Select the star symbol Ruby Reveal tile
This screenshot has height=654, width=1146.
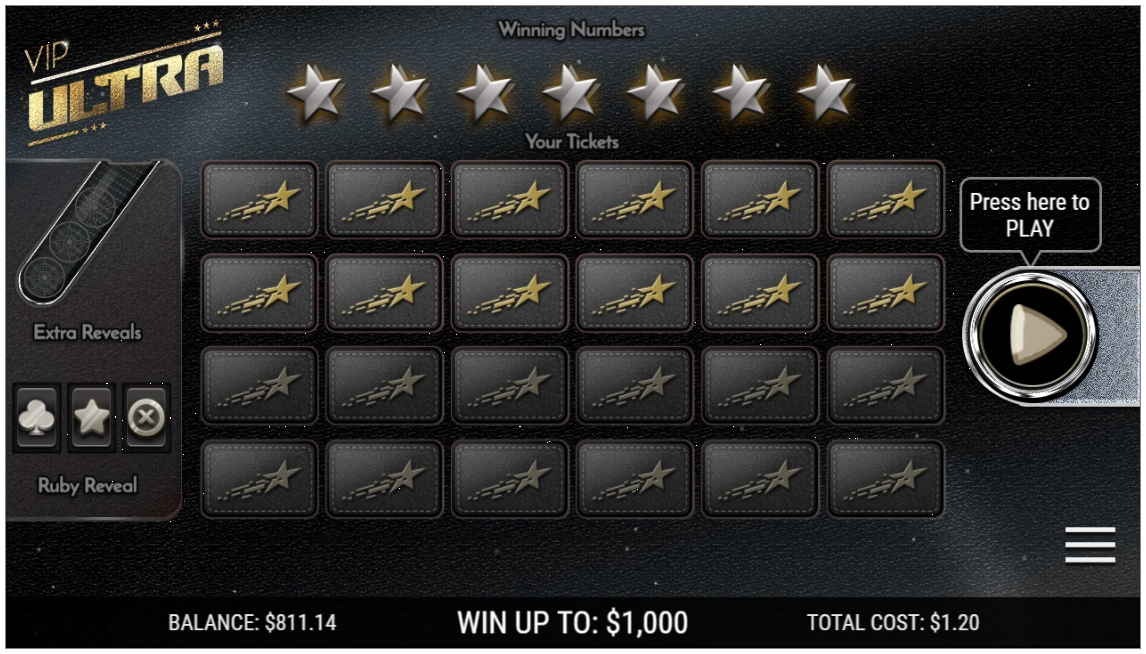(92, 417)
